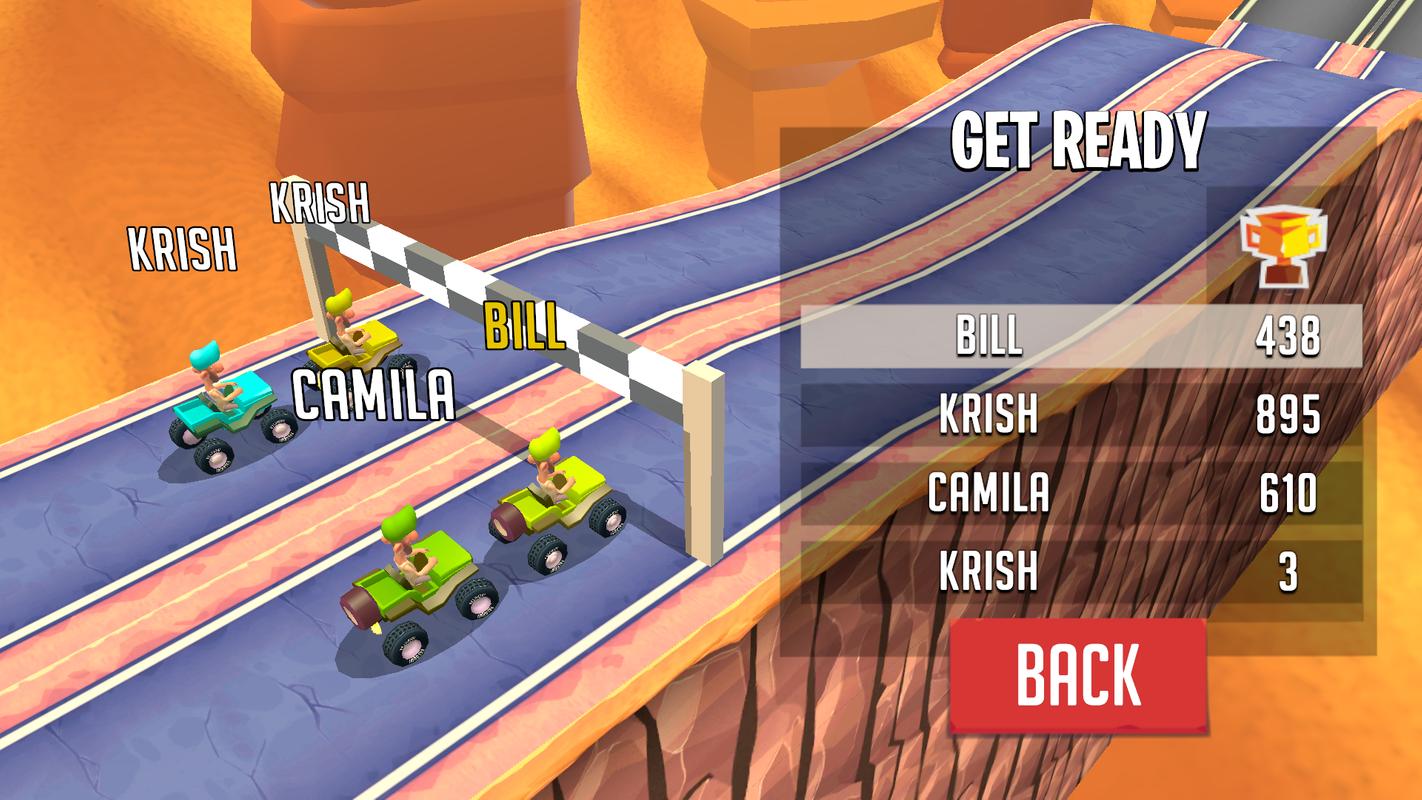The image size is (1422, 800).
Task: Choose the KRISH row with 895 trophies
Action: point(1080,414)
